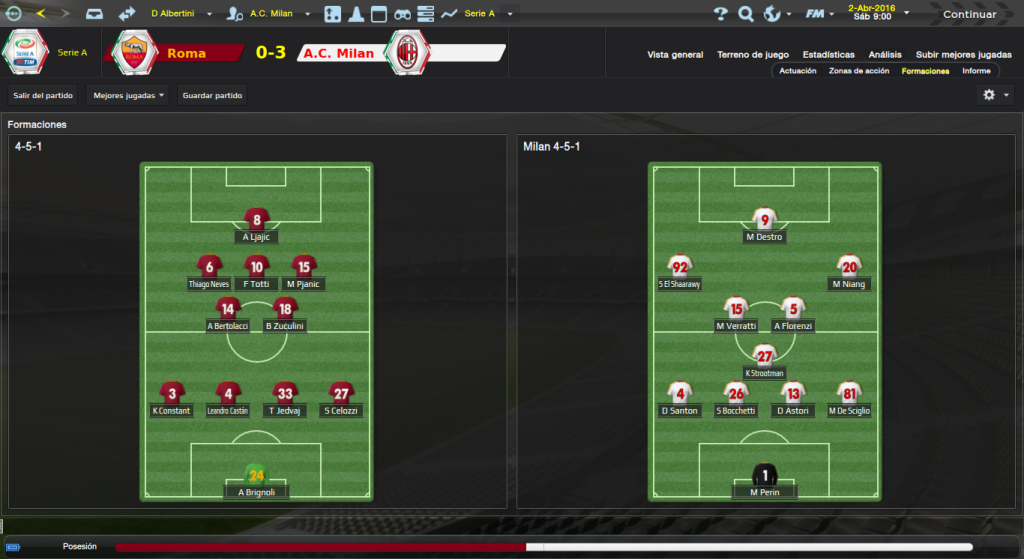Viewport: 1024px width, 559px height.
Task: Go to the Análisis tab
Action: pos(885,55)
